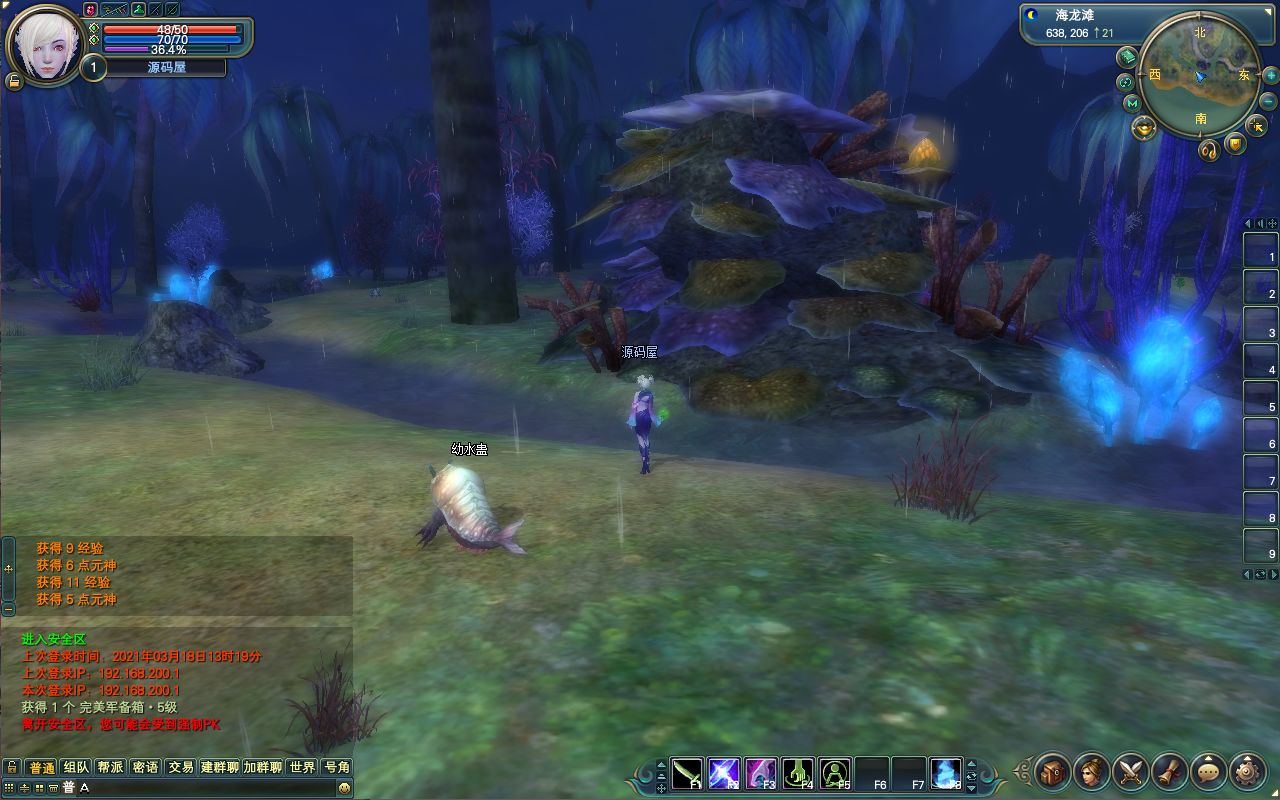Screen dimensions: 1280x800
Task: Activate the green sword skill on F1
Action: [x=687, y=772]
